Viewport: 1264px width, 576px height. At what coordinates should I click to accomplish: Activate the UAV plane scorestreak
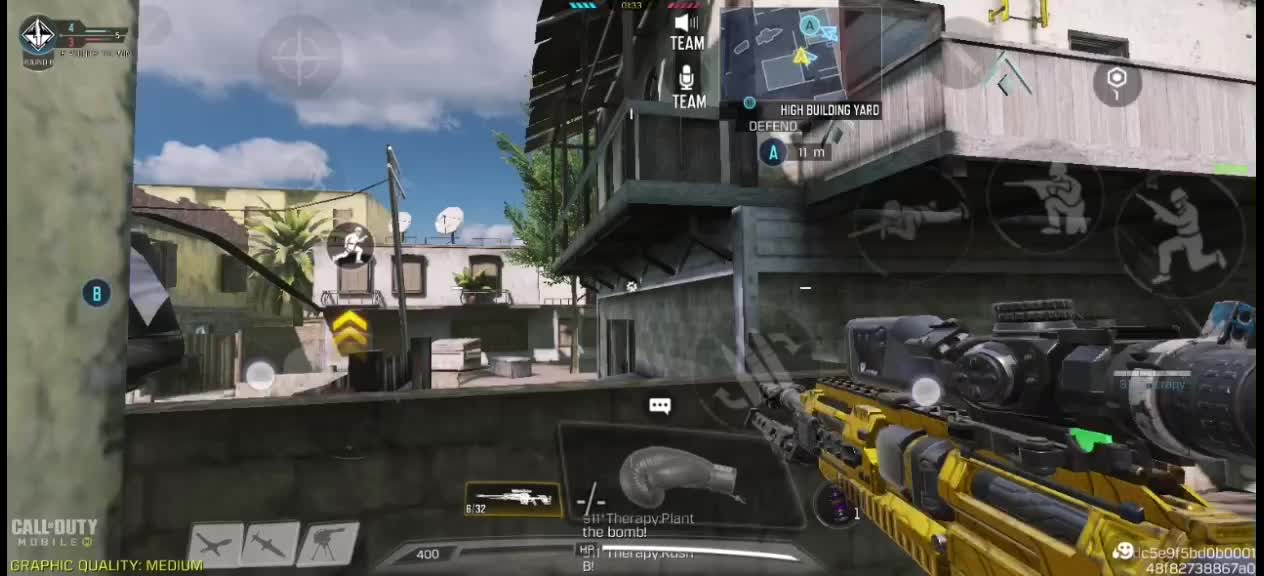pos(216,545)
